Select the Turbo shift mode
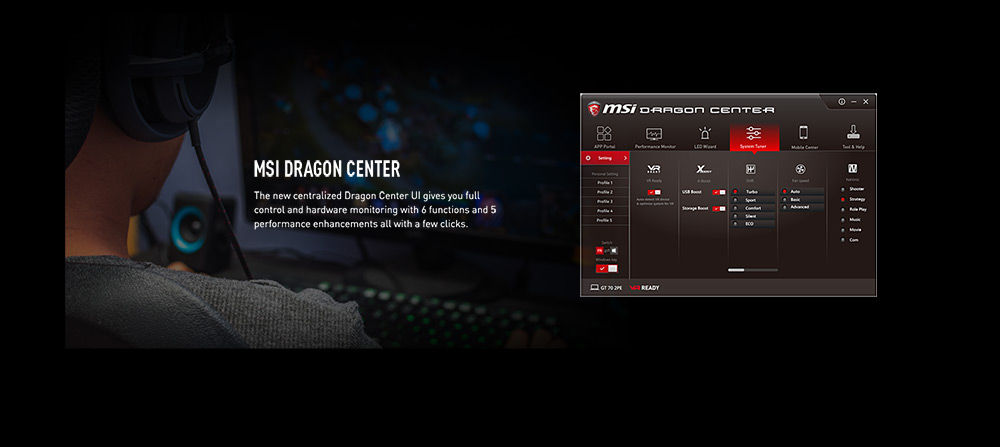This screenshot has height=447, width=1000. coord(752,191)
